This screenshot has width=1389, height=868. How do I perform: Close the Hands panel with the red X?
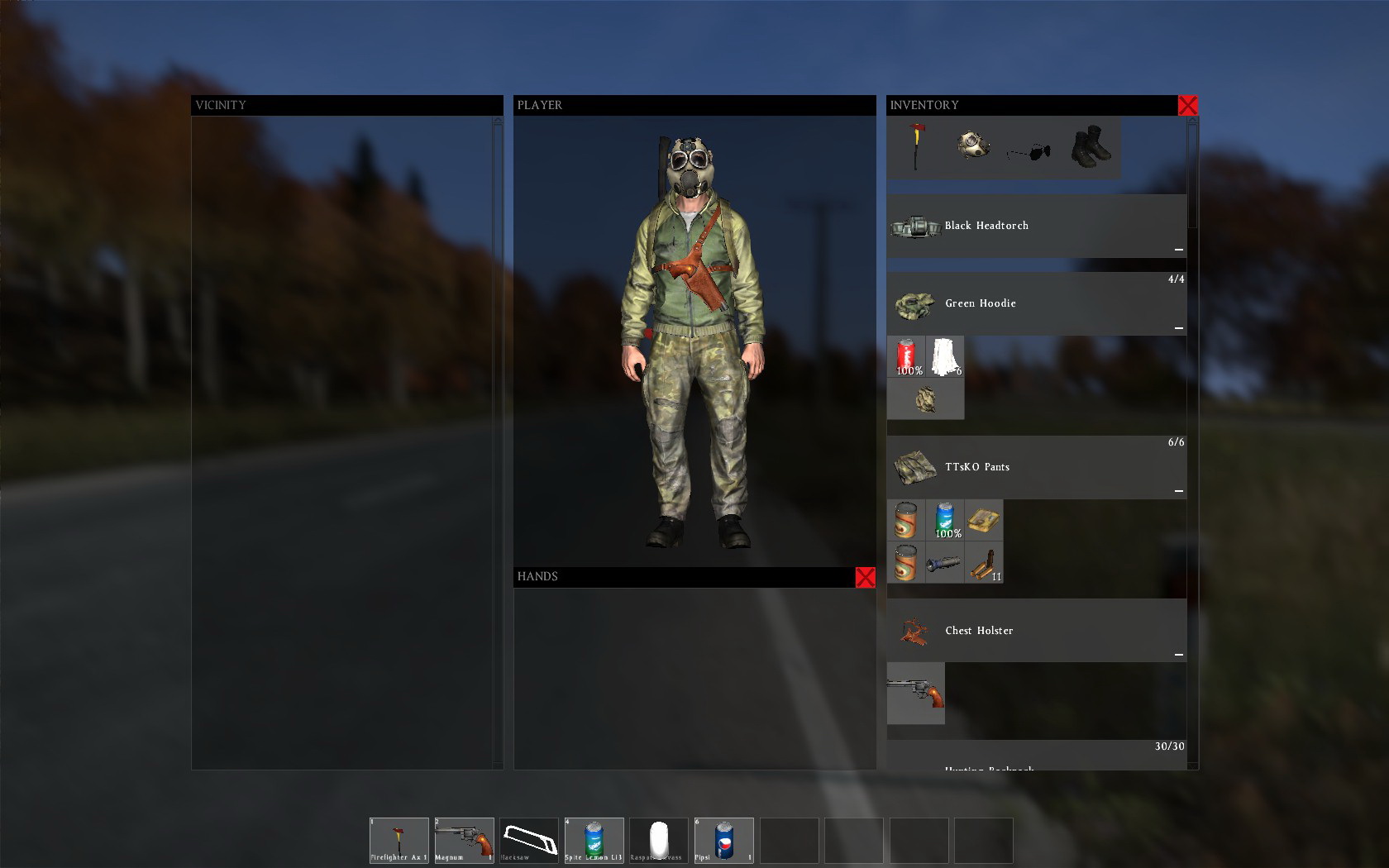[x=865, y=577]
